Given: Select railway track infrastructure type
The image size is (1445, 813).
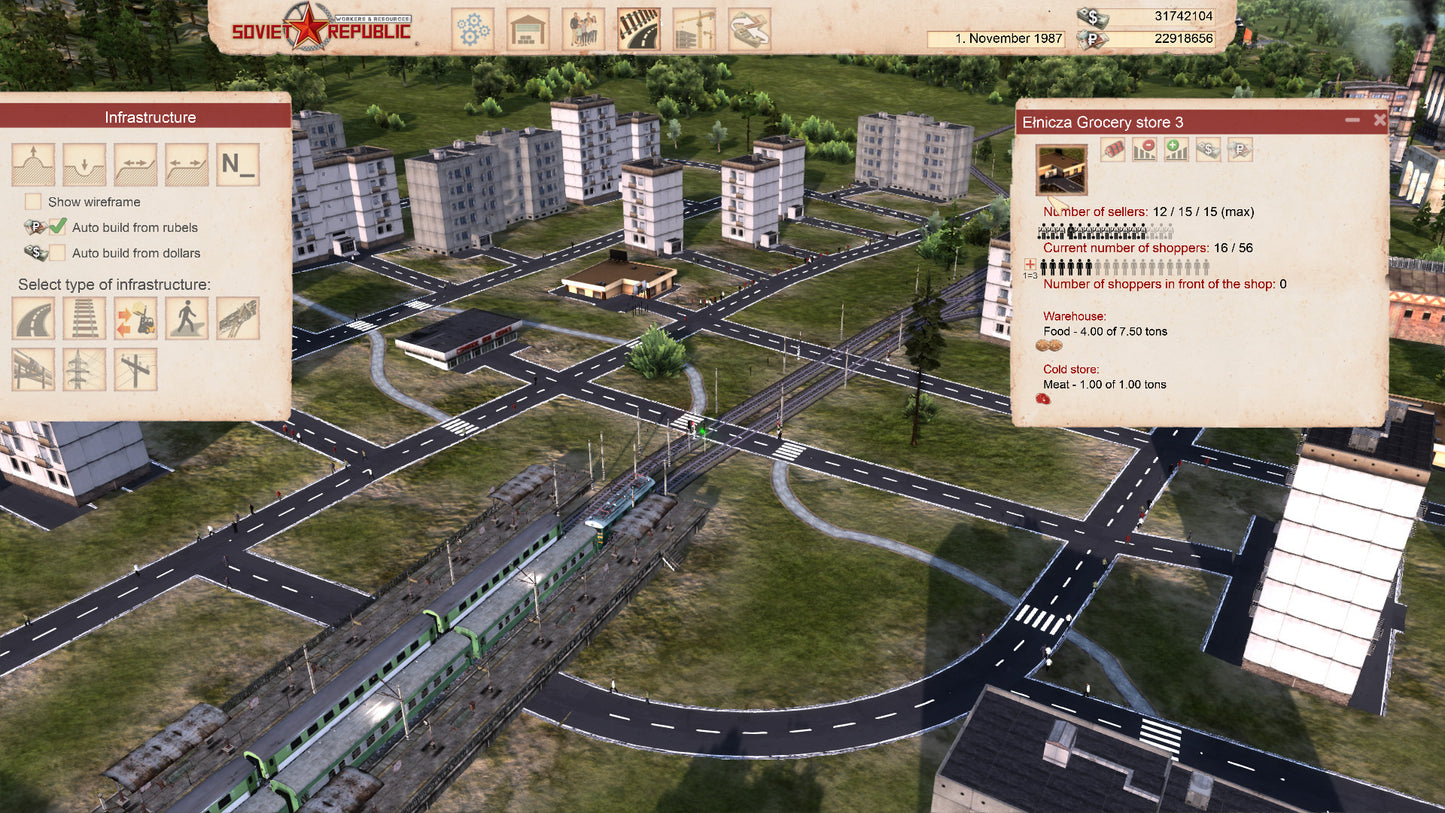Looking at the screenshot, I should pyautogui.click(x=84, y=318).
